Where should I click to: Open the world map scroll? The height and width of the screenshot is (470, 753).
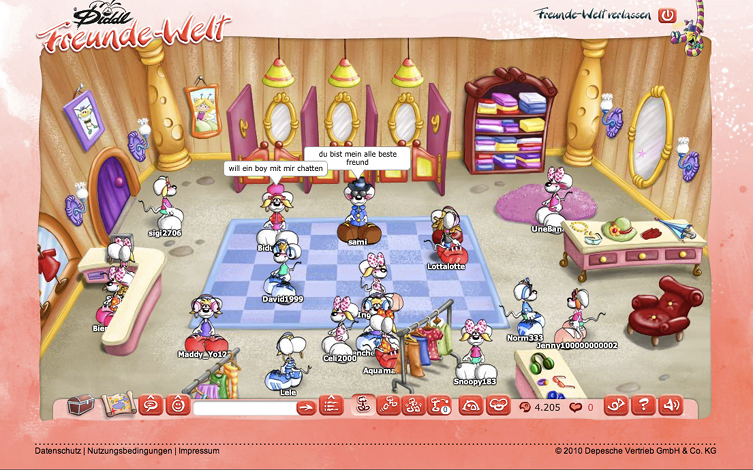coord(118,405)
